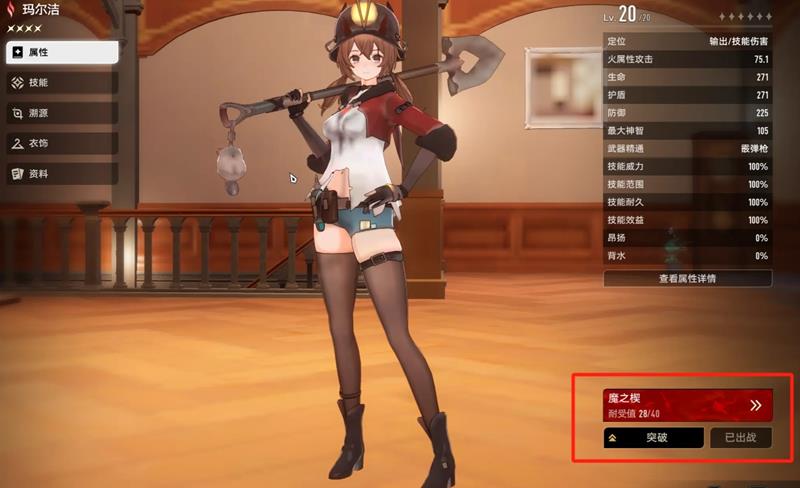Show the 资料 profile tab
The width and height of the screenshot is (800, 488).
click(62, 173)
